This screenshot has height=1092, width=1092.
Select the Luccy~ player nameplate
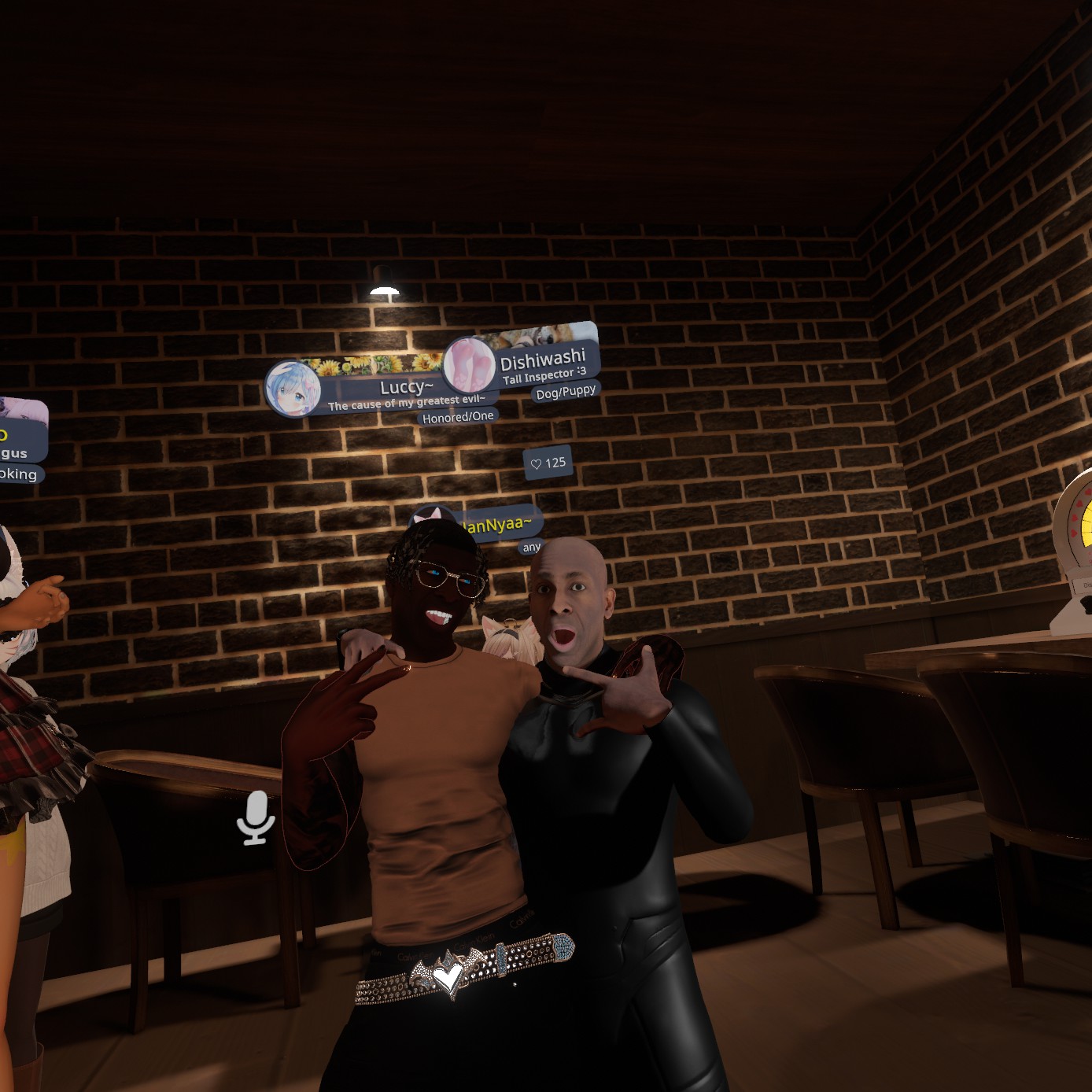[x=386, y=389]
